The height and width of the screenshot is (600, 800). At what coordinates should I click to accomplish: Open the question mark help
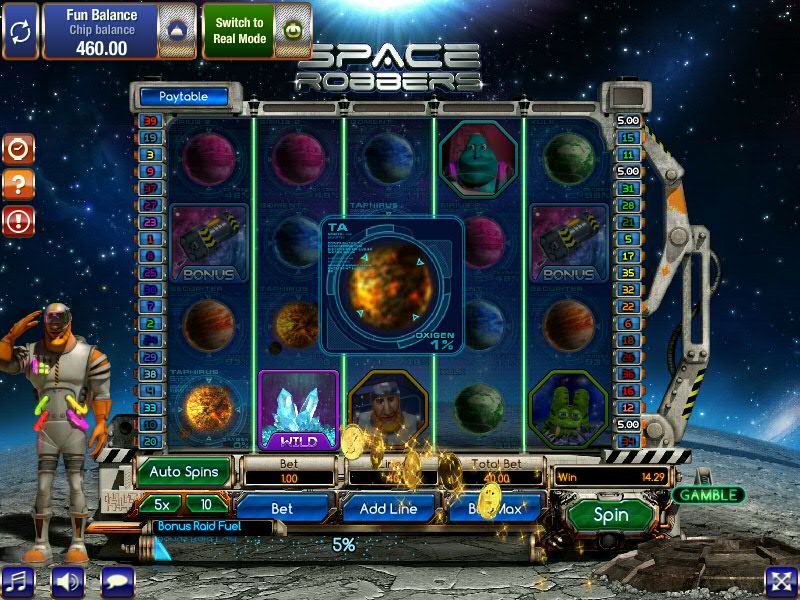19,184
